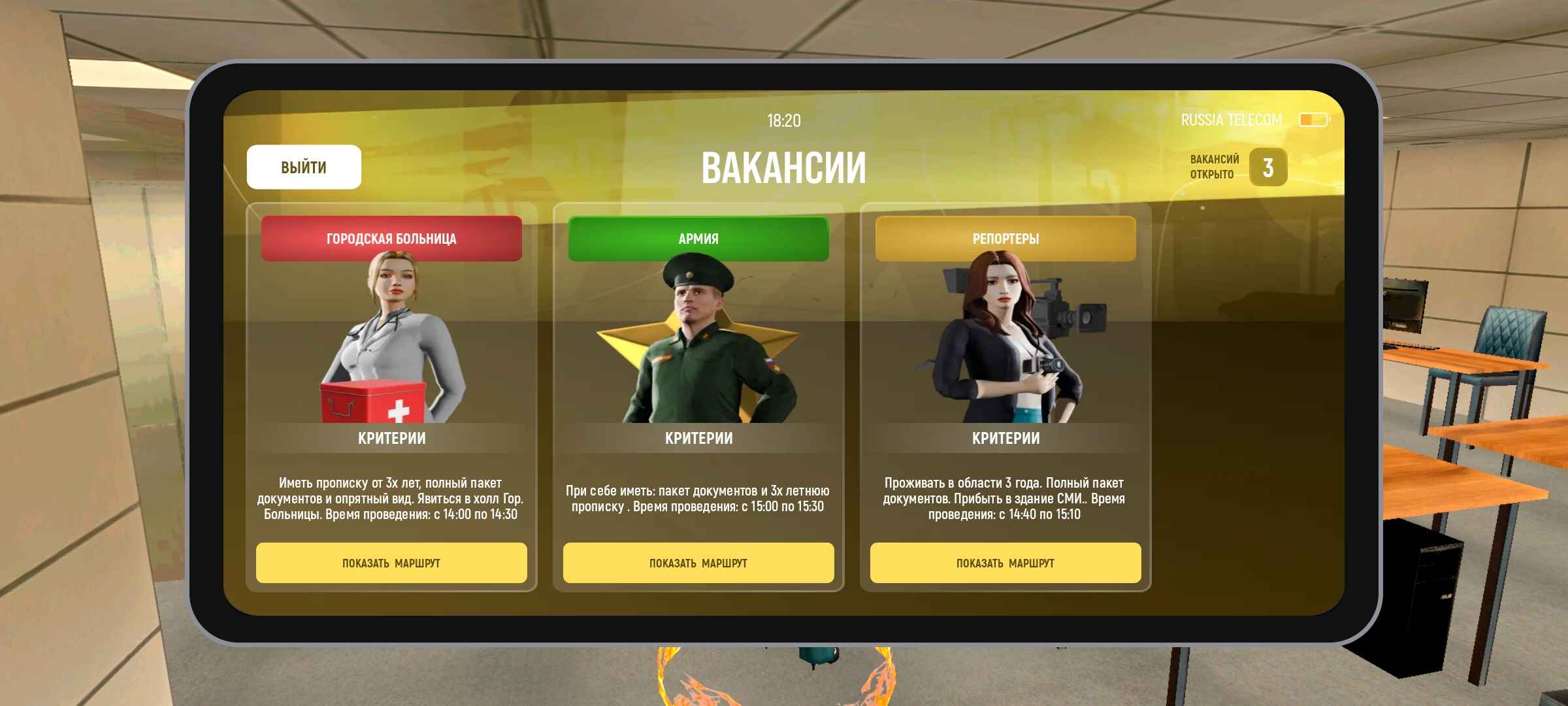Show route to the City Hospital vacancy
Image resolution: width=1568 pixels, height=706 pixels.
[x=391, y=563]
